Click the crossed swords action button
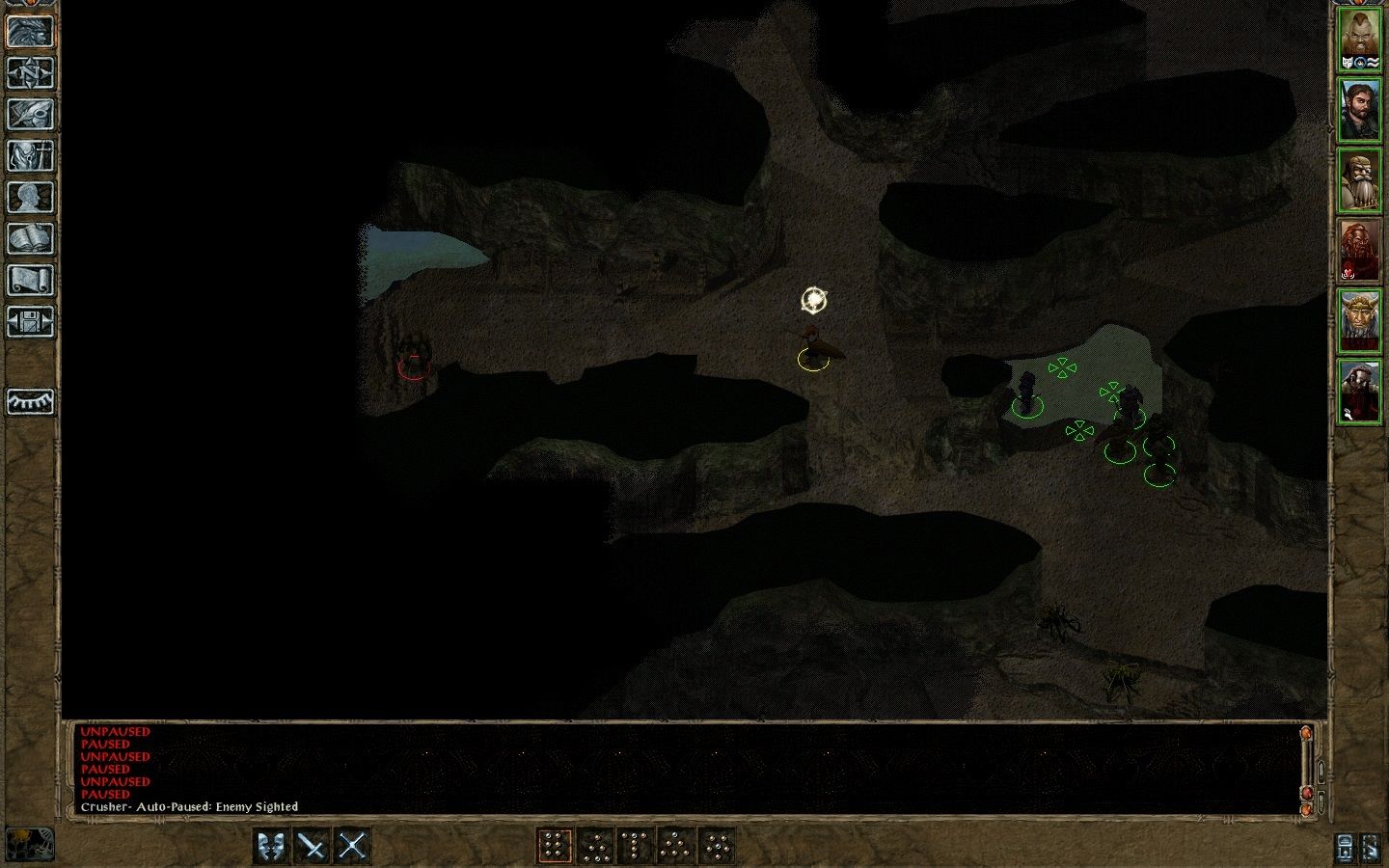This screenshot has height=868, width=1389. pos(353,846)
